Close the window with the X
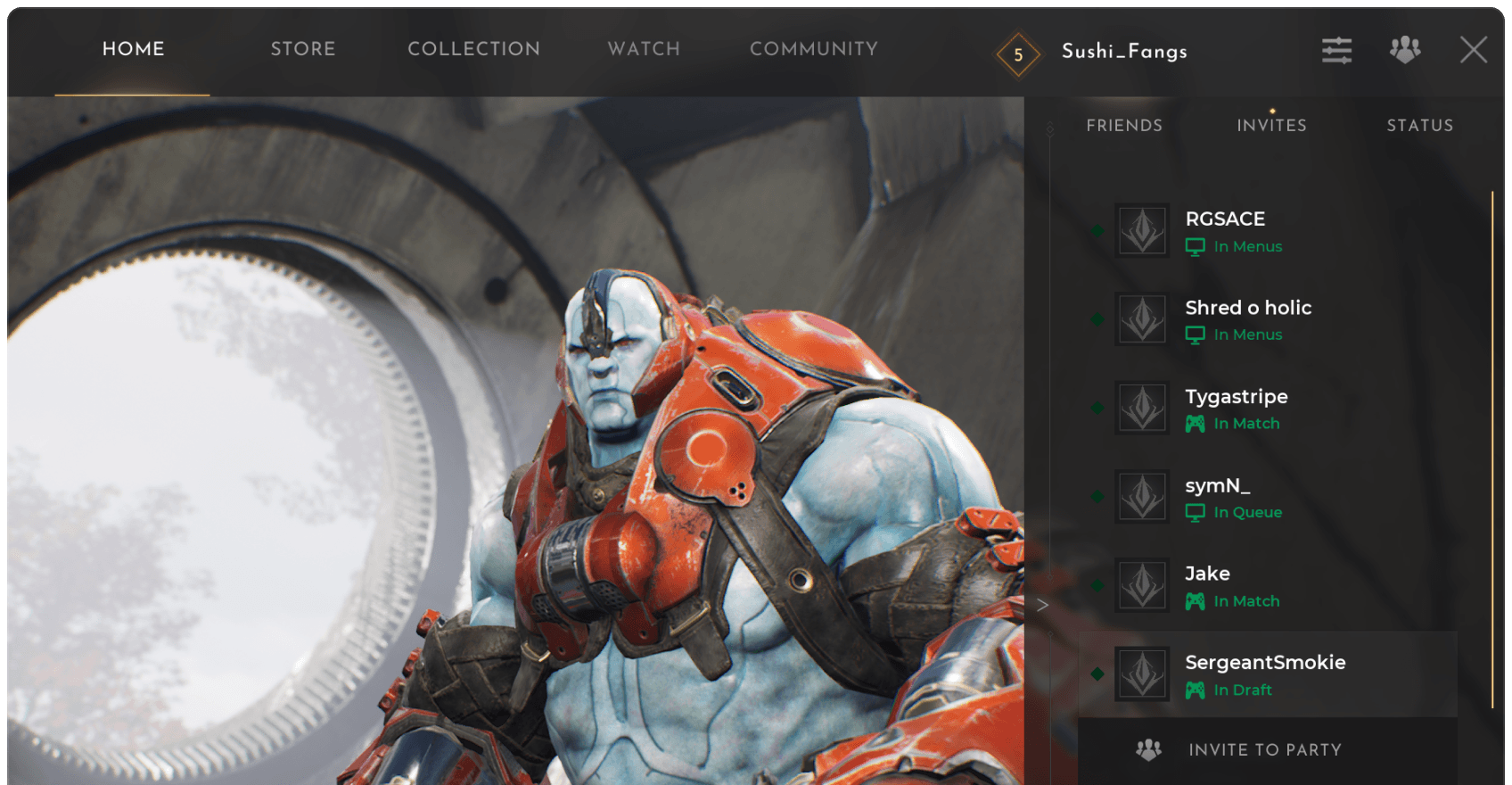Screen dimensions: 1512x785 (1473, 50)
